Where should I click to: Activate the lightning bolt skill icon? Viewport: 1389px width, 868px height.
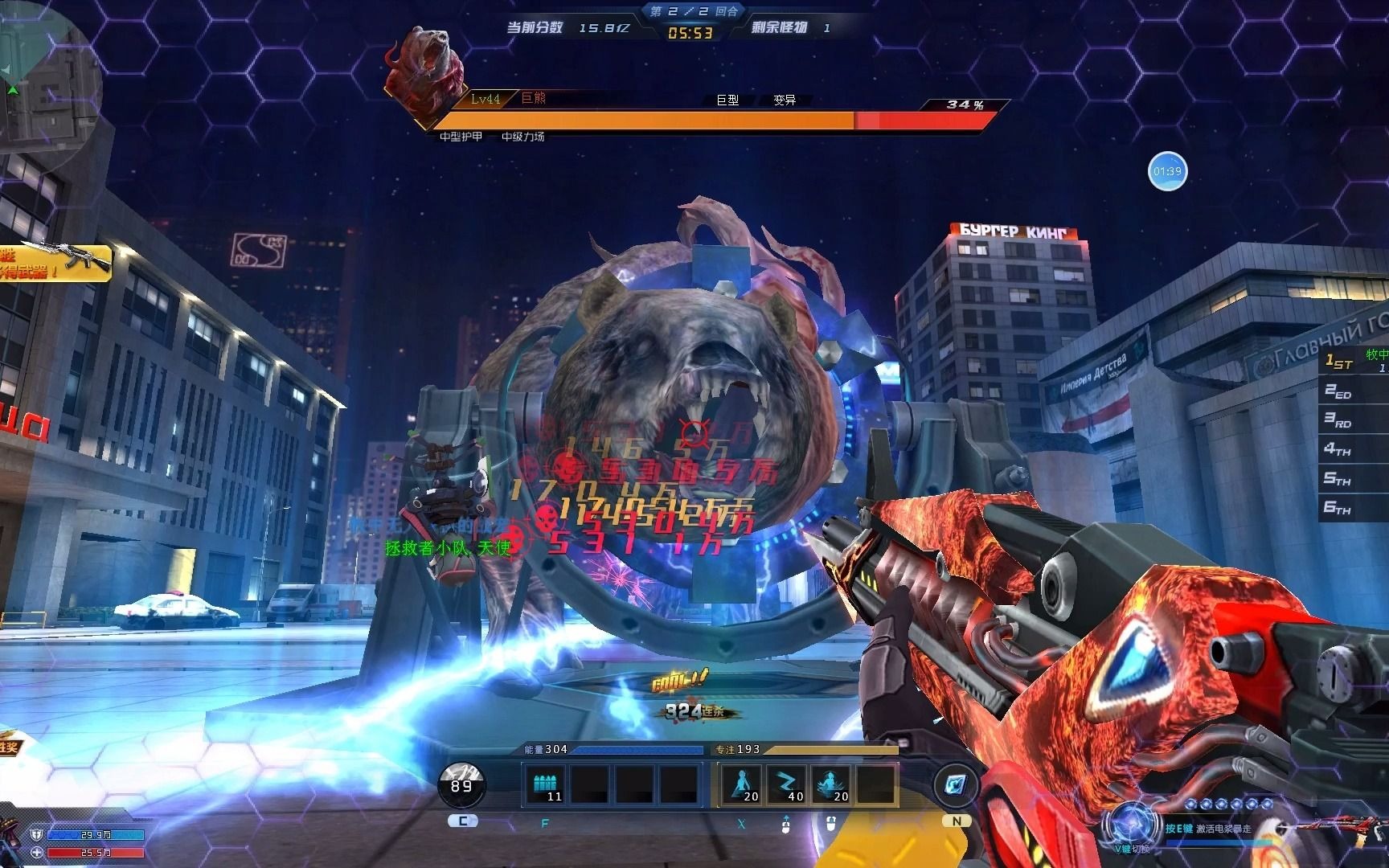tap(785, 784)
